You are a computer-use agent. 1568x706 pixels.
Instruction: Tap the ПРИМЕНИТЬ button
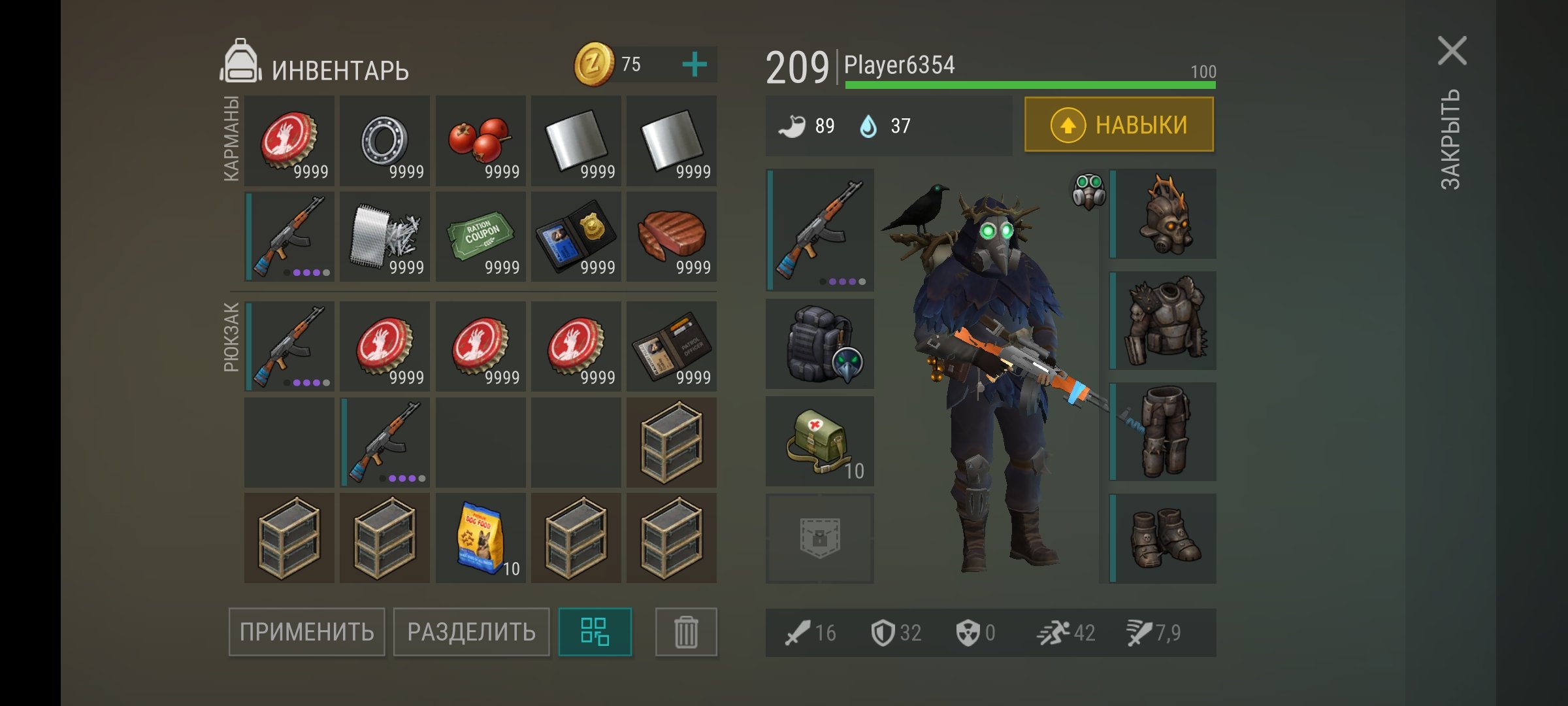[x=306, y=632]
